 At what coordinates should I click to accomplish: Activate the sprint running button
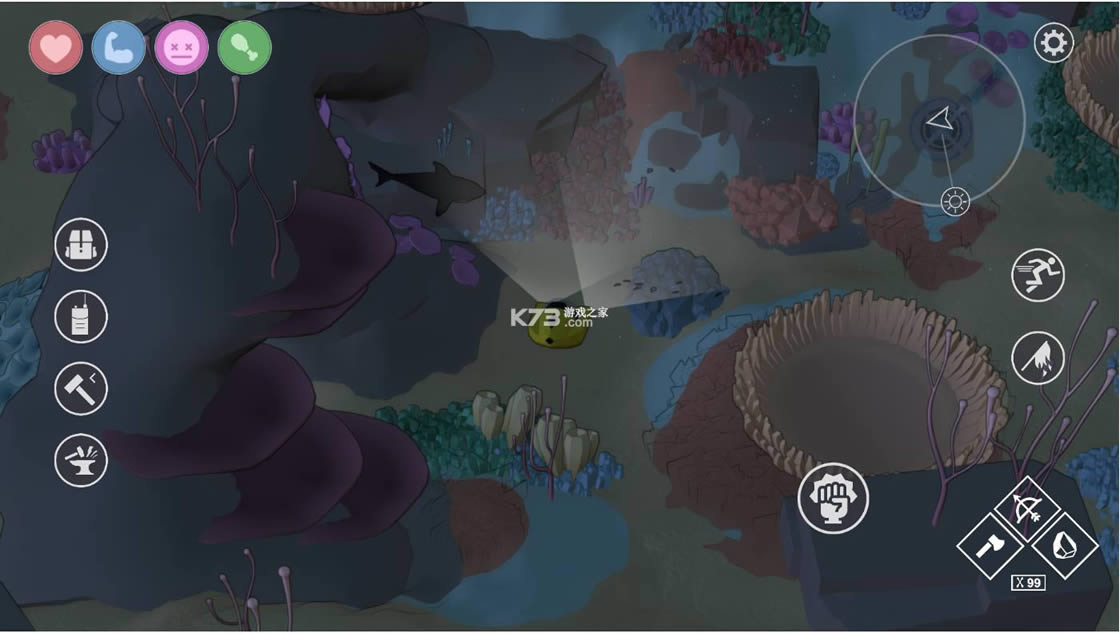1038,275
